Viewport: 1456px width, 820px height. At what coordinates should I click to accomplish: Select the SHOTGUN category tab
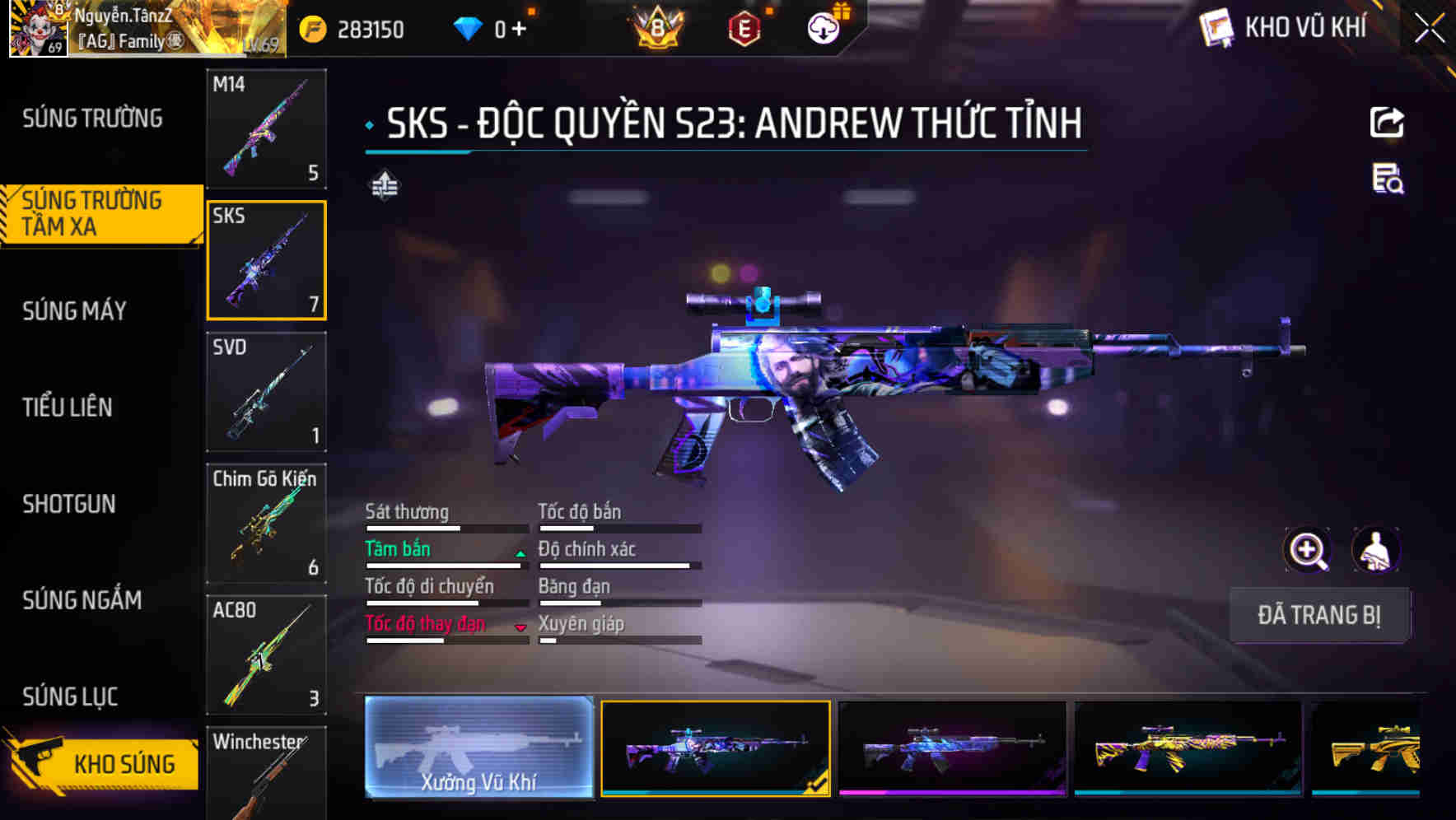pyautogui.click(x=70, y=504)
